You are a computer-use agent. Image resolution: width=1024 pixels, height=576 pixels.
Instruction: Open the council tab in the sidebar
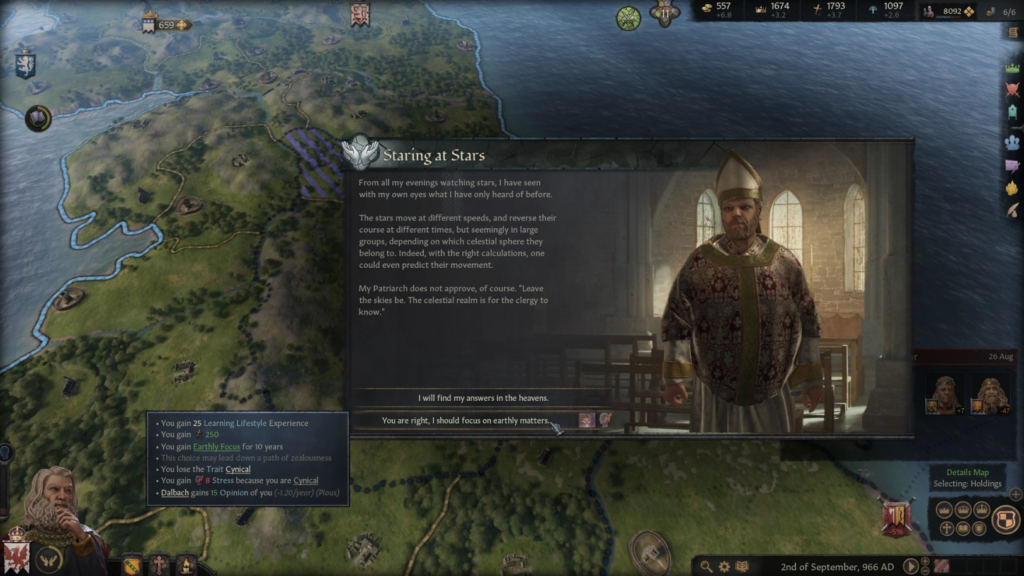click(1012, 142)
